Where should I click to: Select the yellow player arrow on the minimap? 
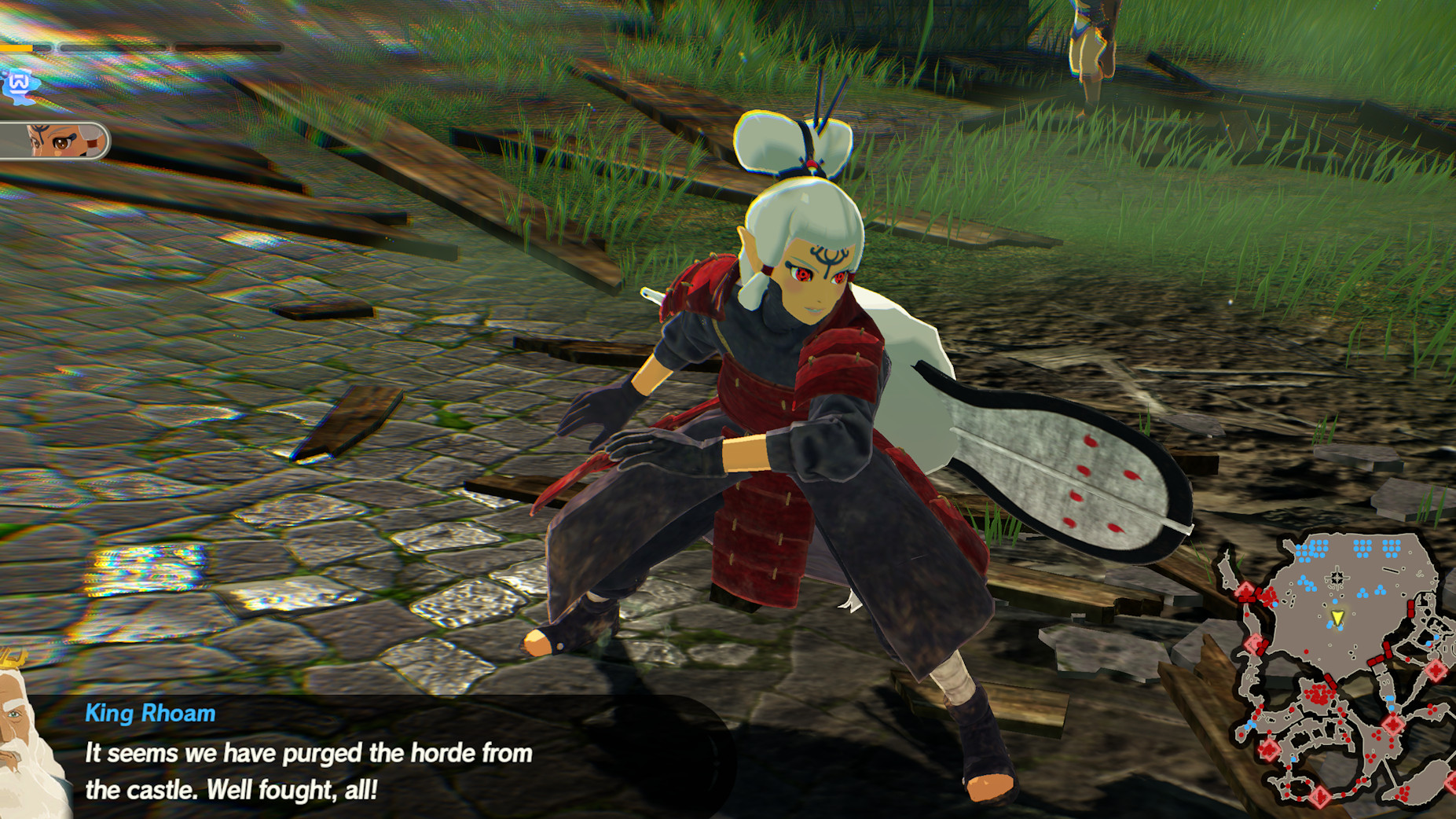click(1337, 618)
